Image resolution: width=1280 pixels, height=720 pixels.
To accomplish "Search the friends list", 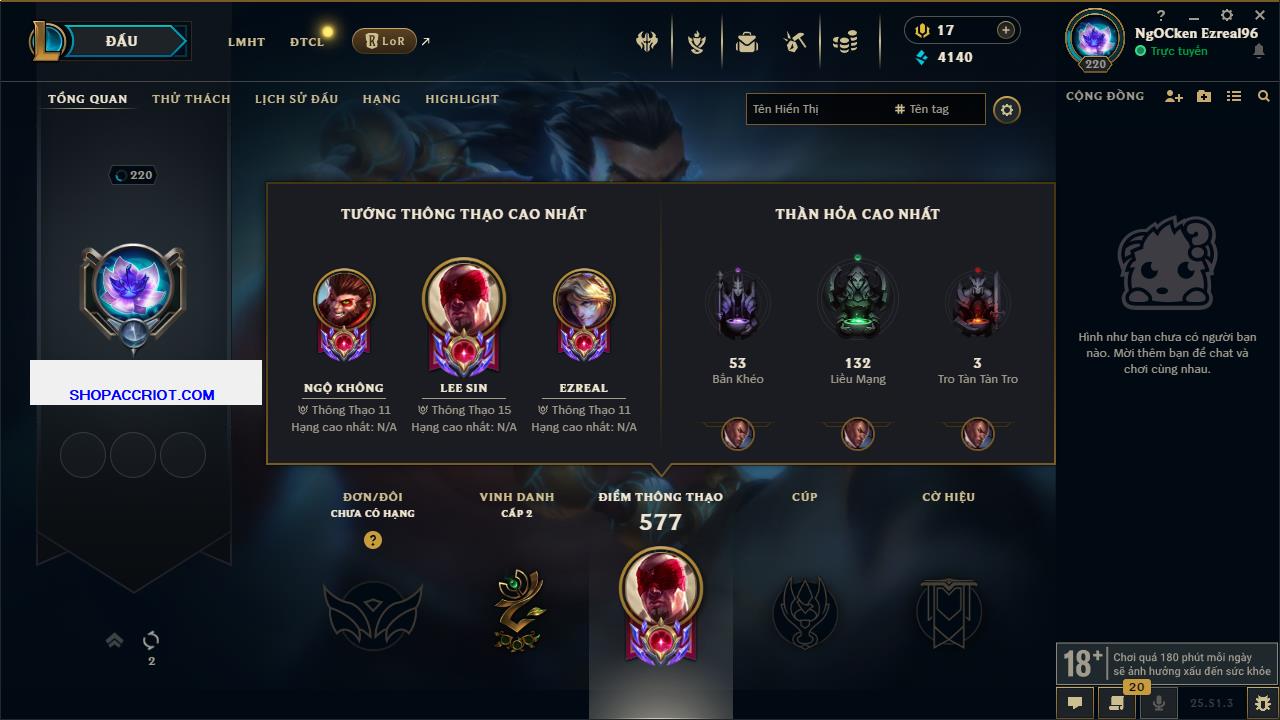I will coord(1264,96).
